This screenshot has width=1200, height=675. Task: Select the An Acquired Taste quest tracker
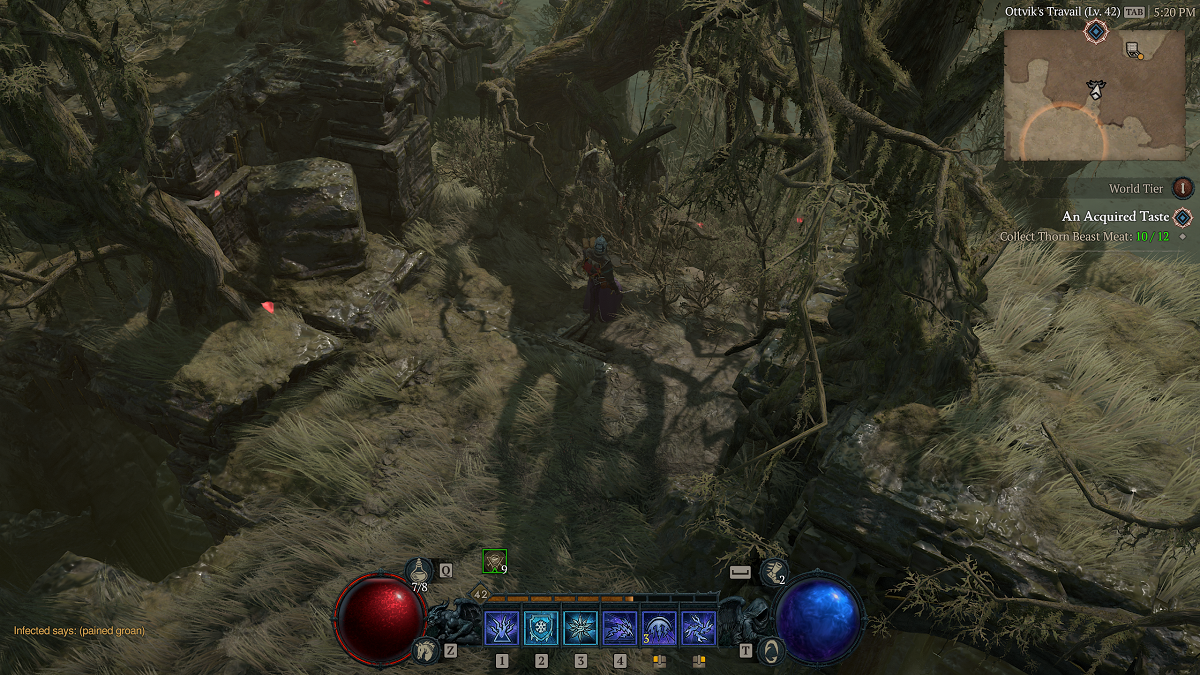[x=1115, y=217]
